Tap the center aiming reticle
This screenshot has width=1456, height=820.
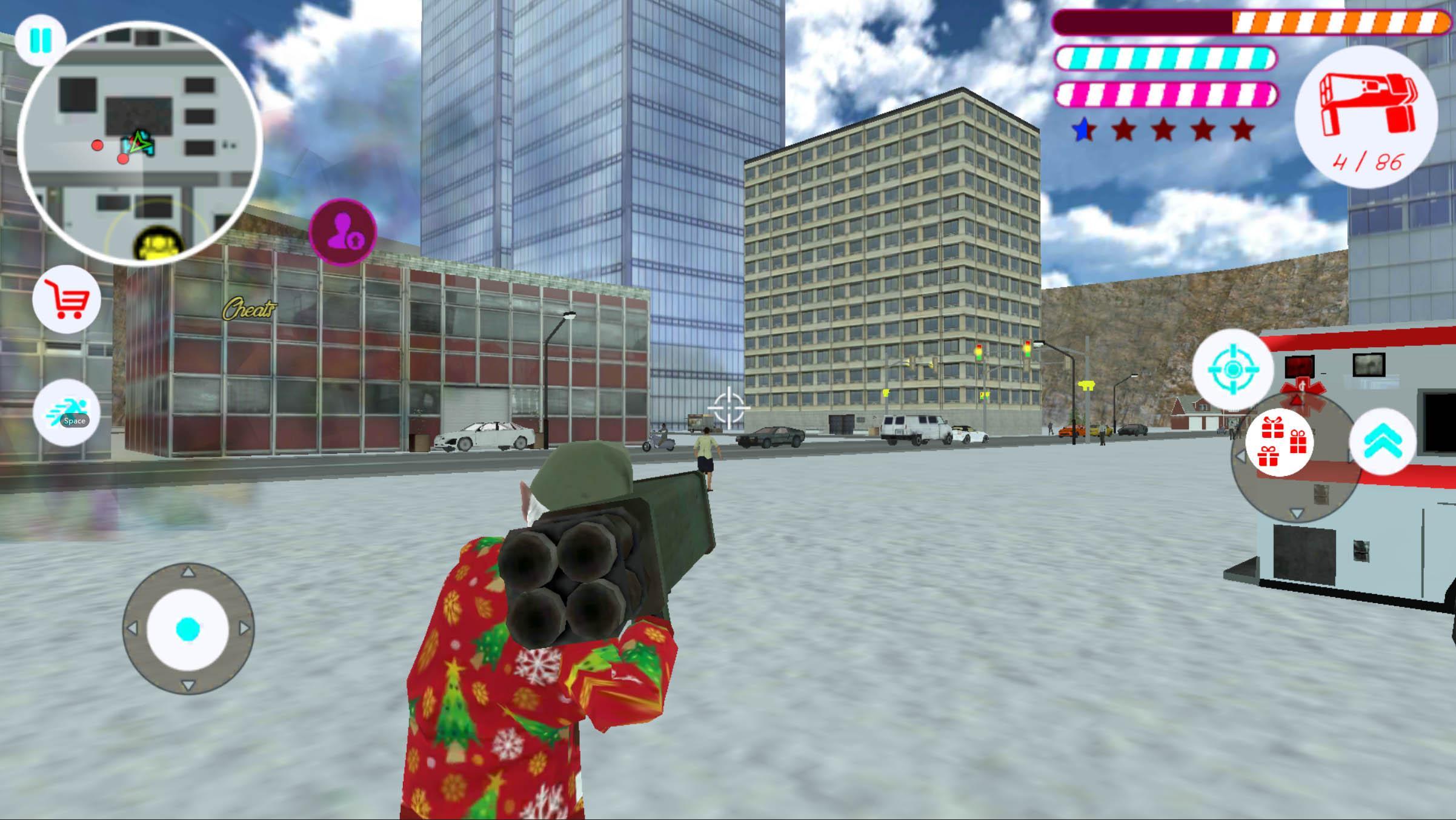730,407
